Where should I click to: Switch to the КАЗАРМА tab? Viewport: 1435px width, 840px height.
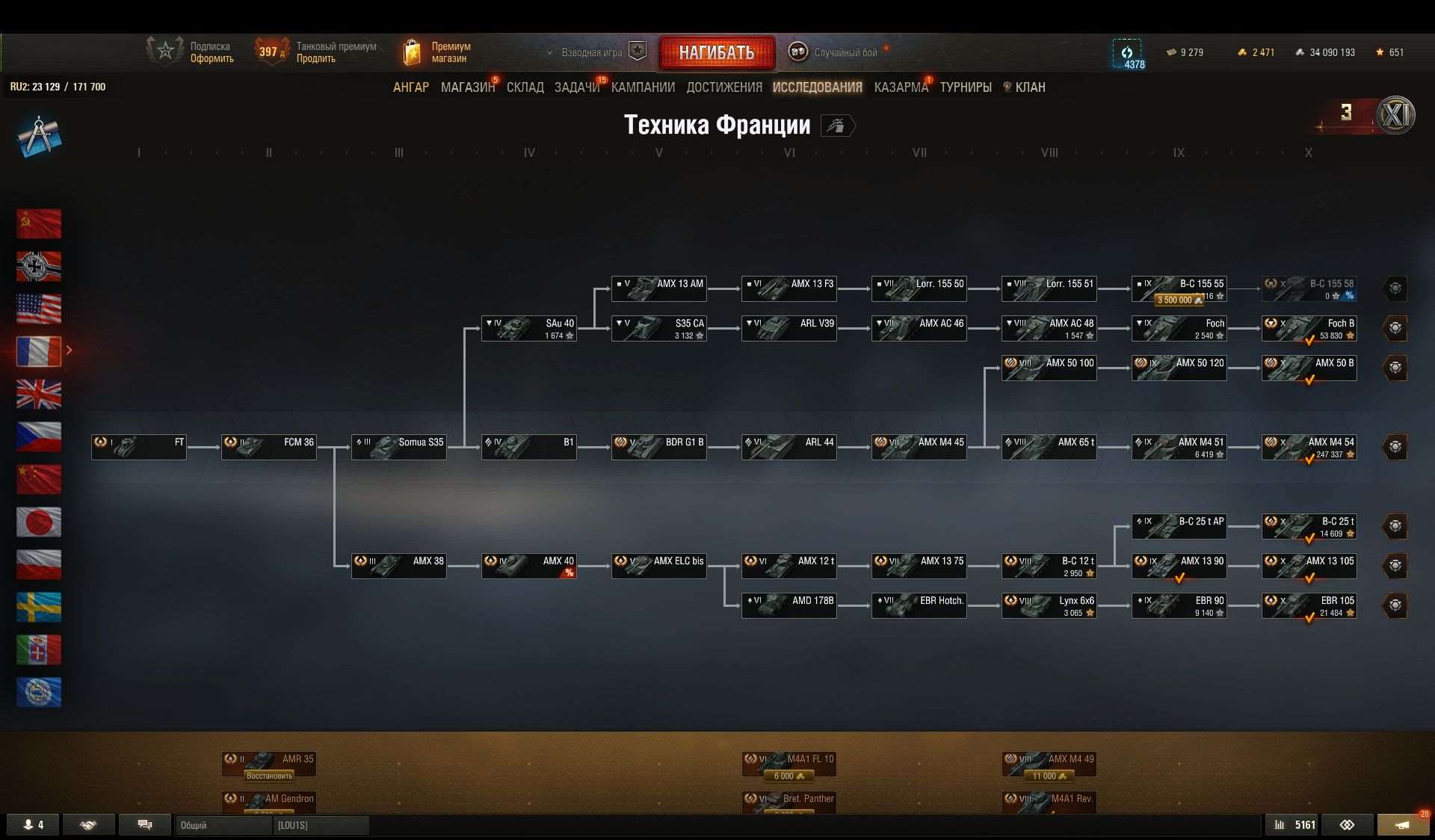(900, 87)
